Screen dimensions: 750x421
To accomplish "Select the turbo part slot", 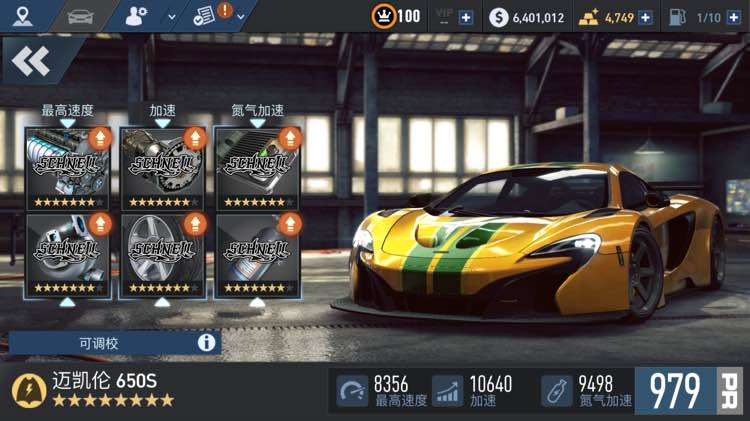I will click(67, 254).
